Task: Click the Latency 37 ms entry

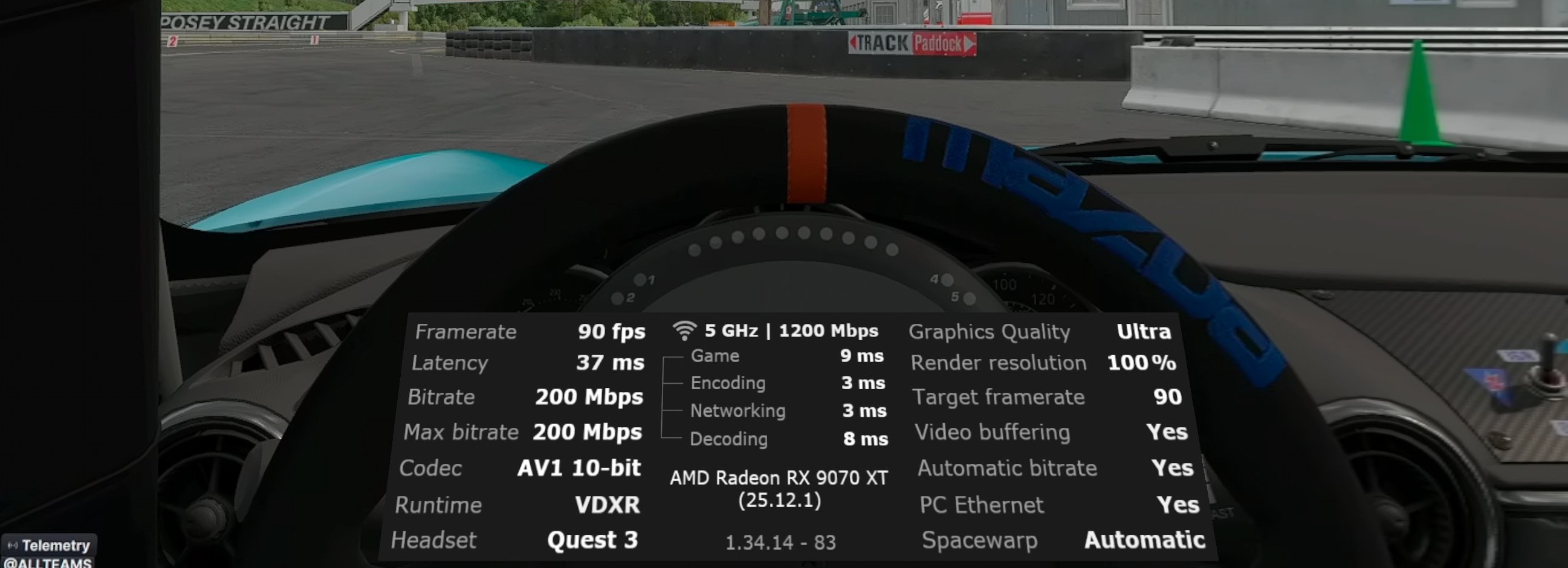Action: click(611, 363)
